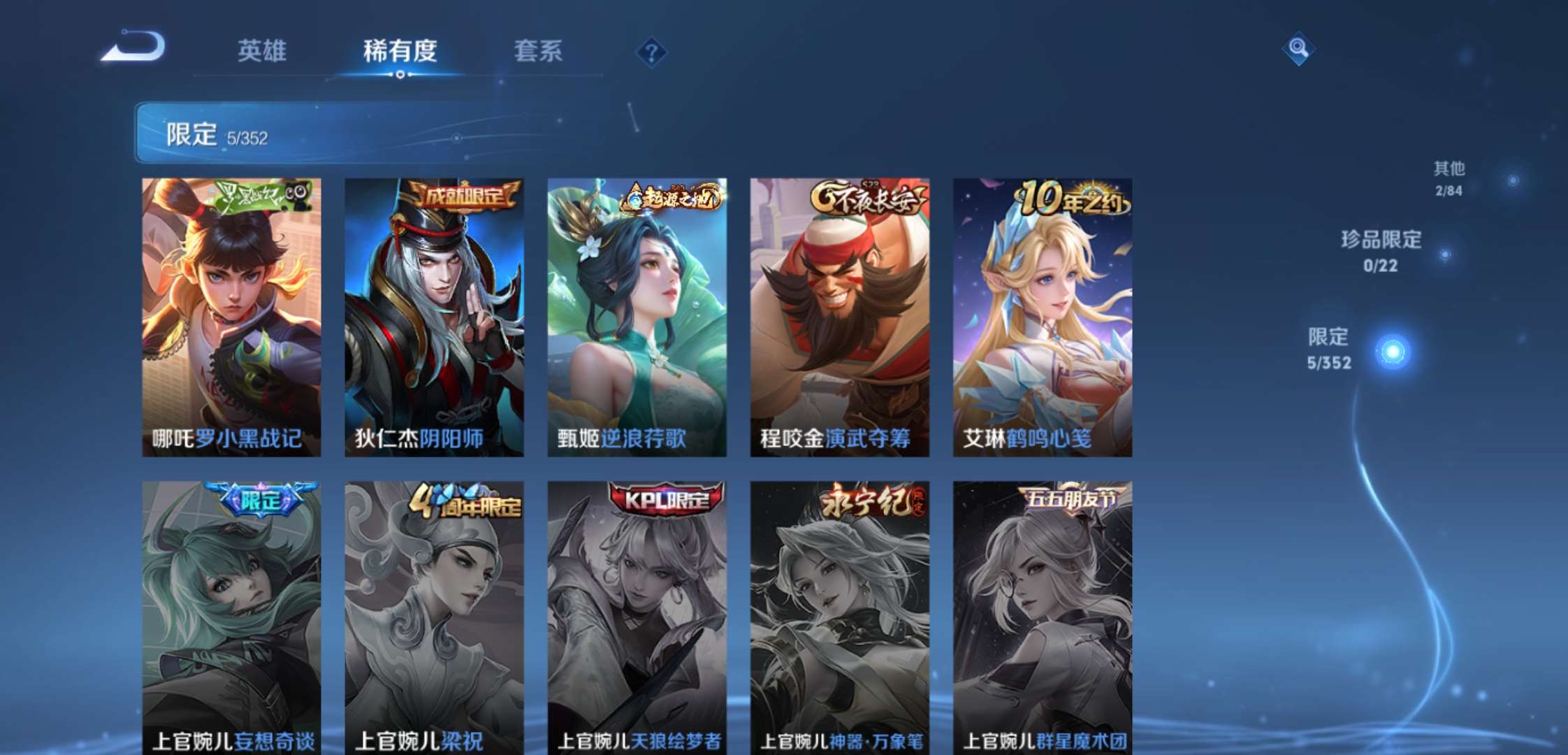Open the 哪吒 罗小黑战记 skin card

coord(231,315)
